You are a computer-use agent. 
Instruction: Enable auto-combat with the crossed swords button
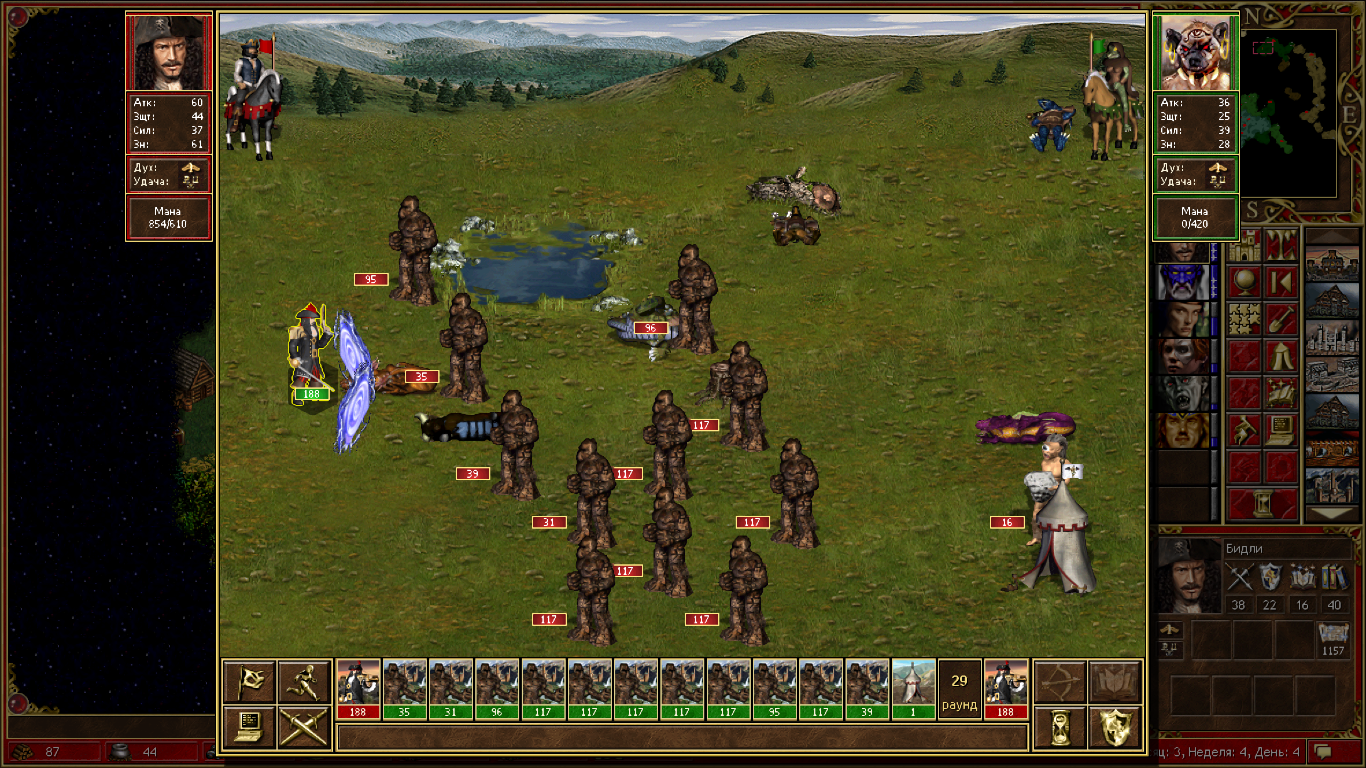tap(304, 727)
